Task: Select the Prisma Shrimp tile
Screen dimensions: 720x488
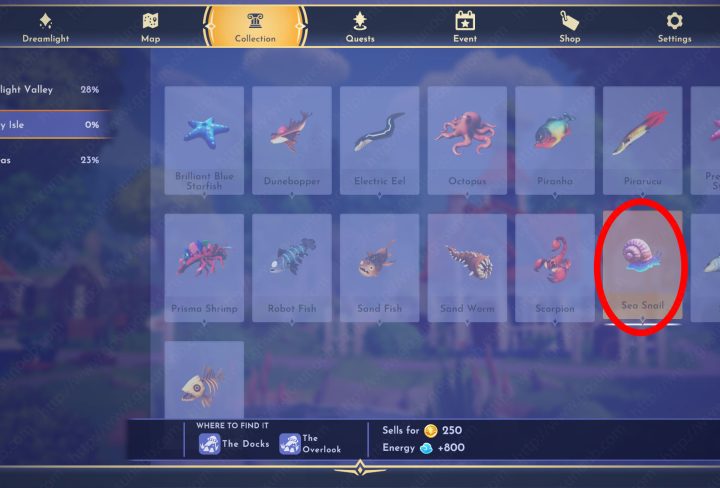Action: 204,267
